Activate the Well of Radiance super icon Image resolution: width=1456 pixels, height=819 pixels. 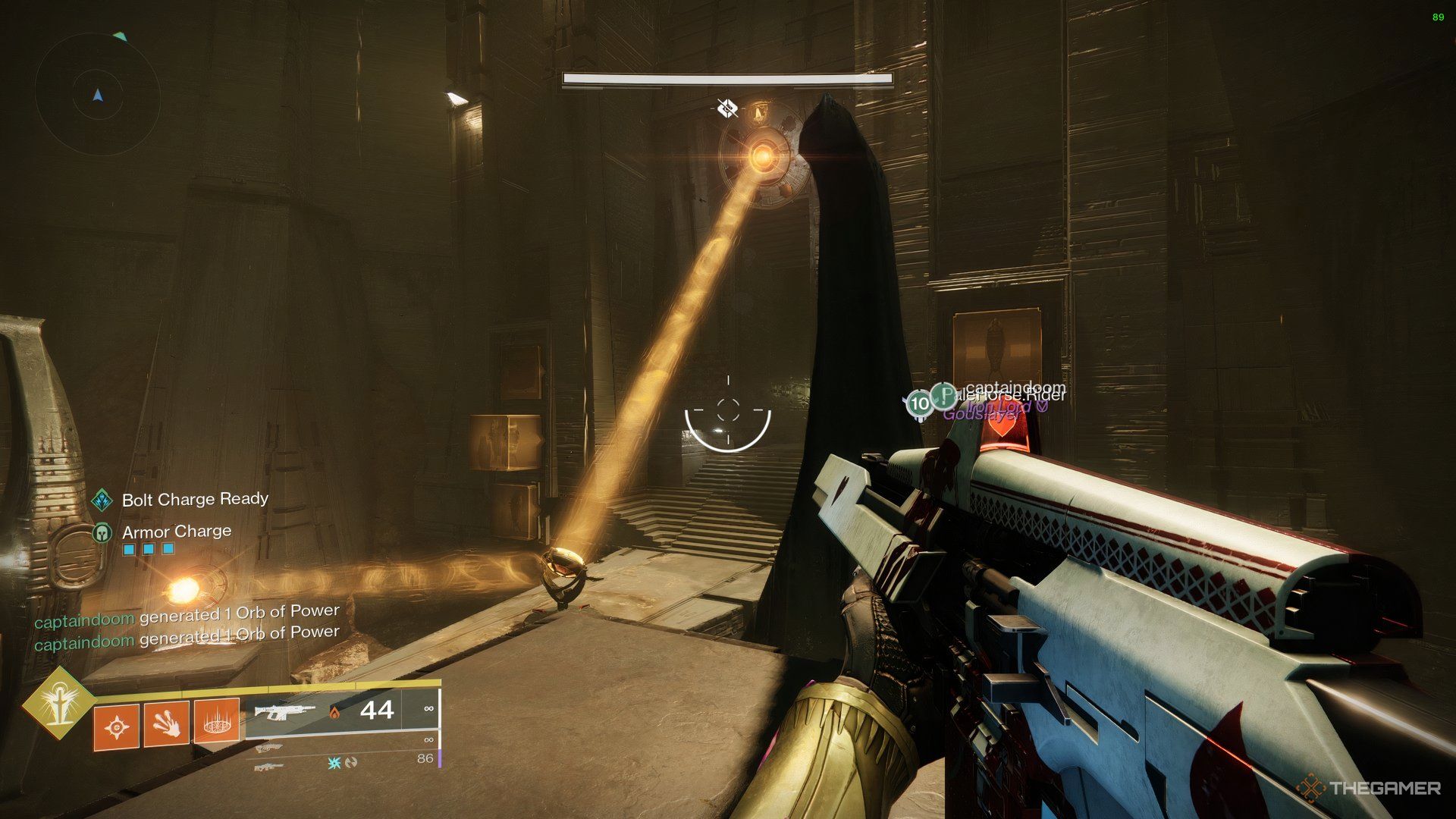point(58,701)
